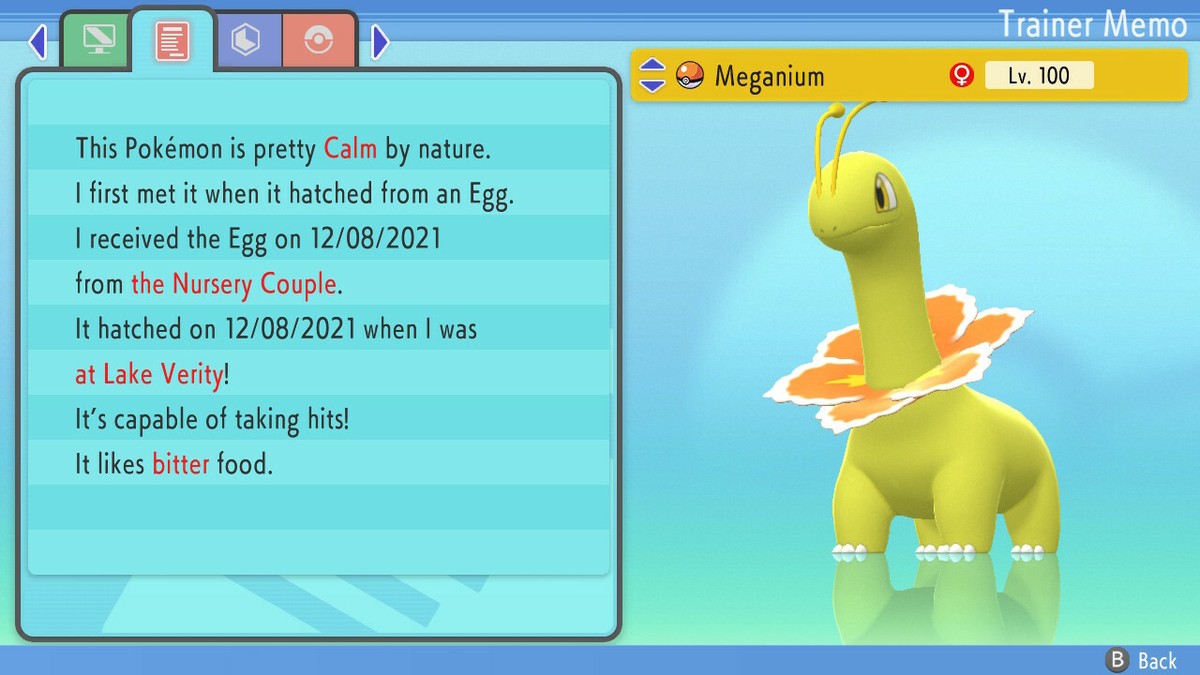Open the Poké Ball tab
The width and height of the screenshot is (1200, 675).
pos(319,40)
